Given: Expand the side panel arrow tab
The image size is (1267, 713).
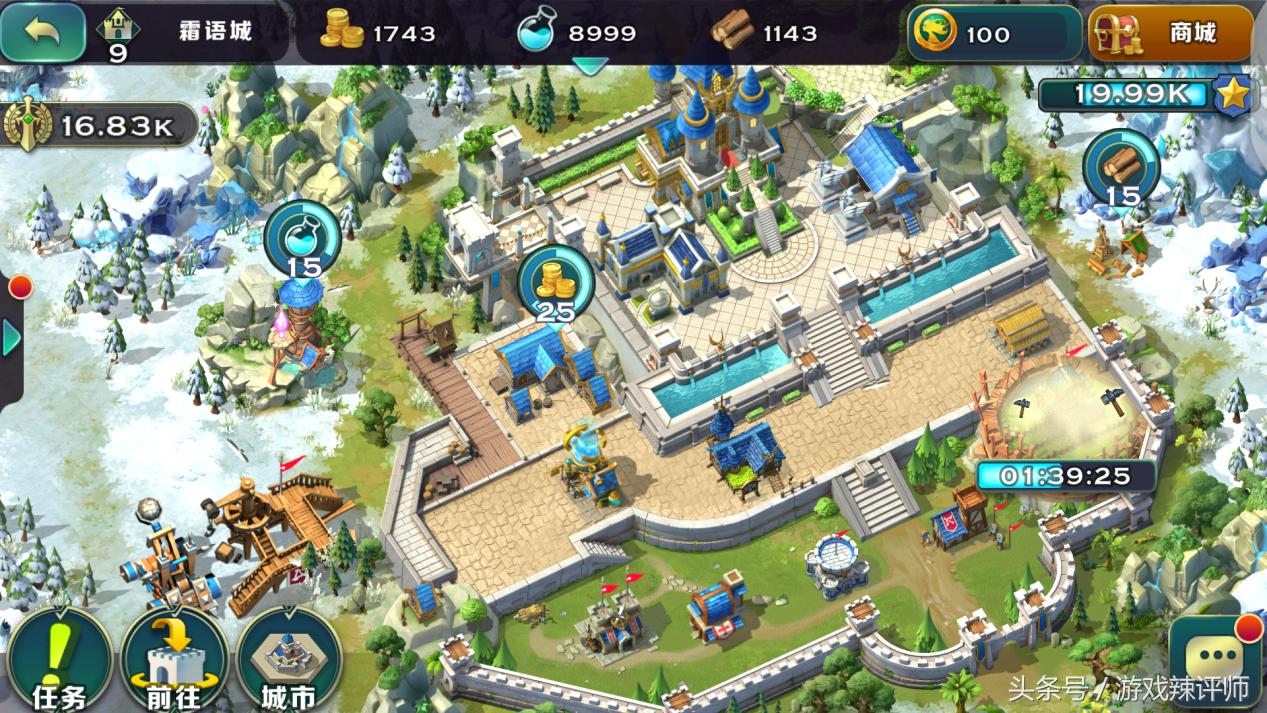Looking at the screenshot, I should click(12, 338).
